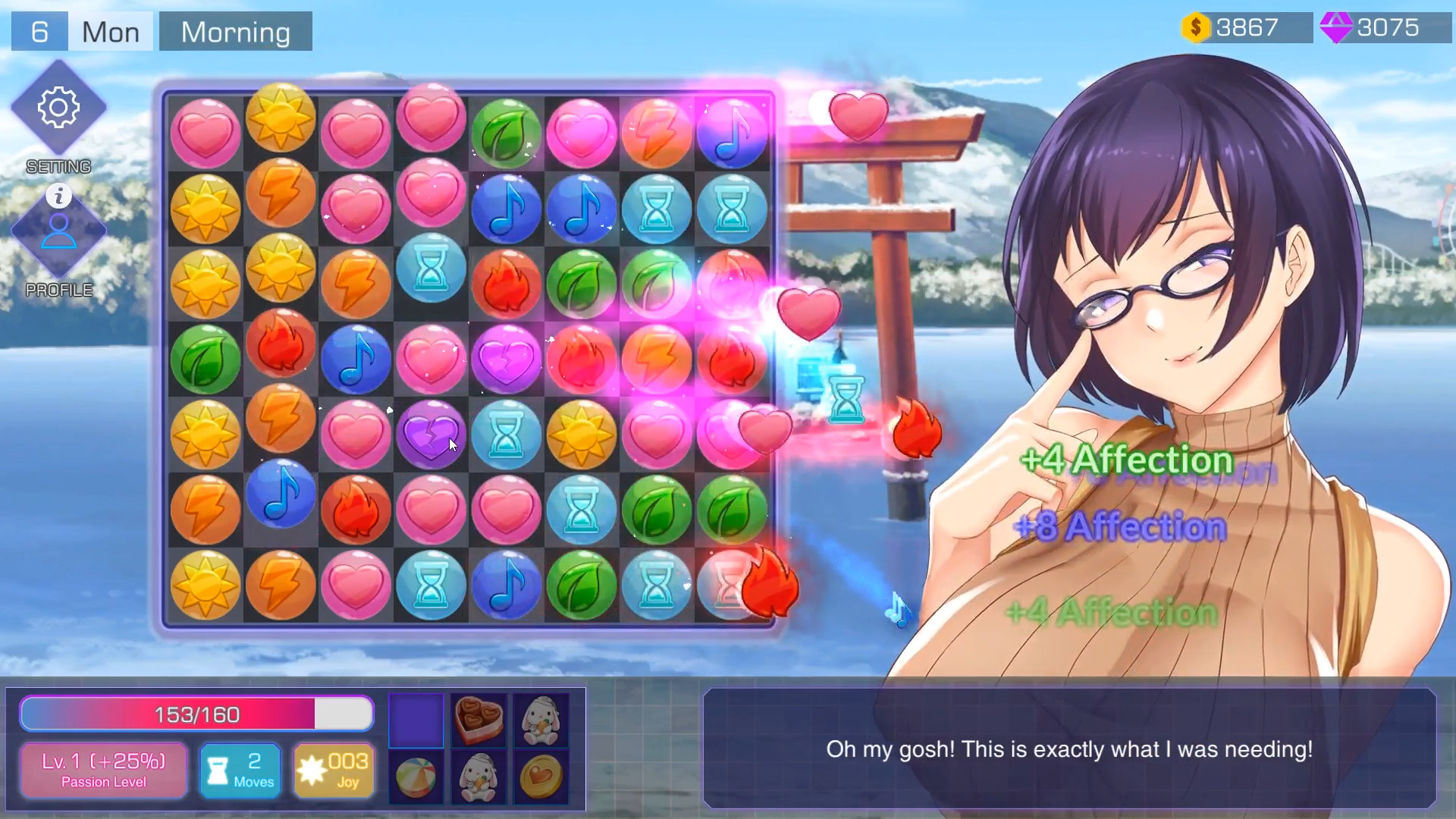The image size is (1456, 819).
Task: Select the blue music note gem on the board
Action: pos(507,209)
